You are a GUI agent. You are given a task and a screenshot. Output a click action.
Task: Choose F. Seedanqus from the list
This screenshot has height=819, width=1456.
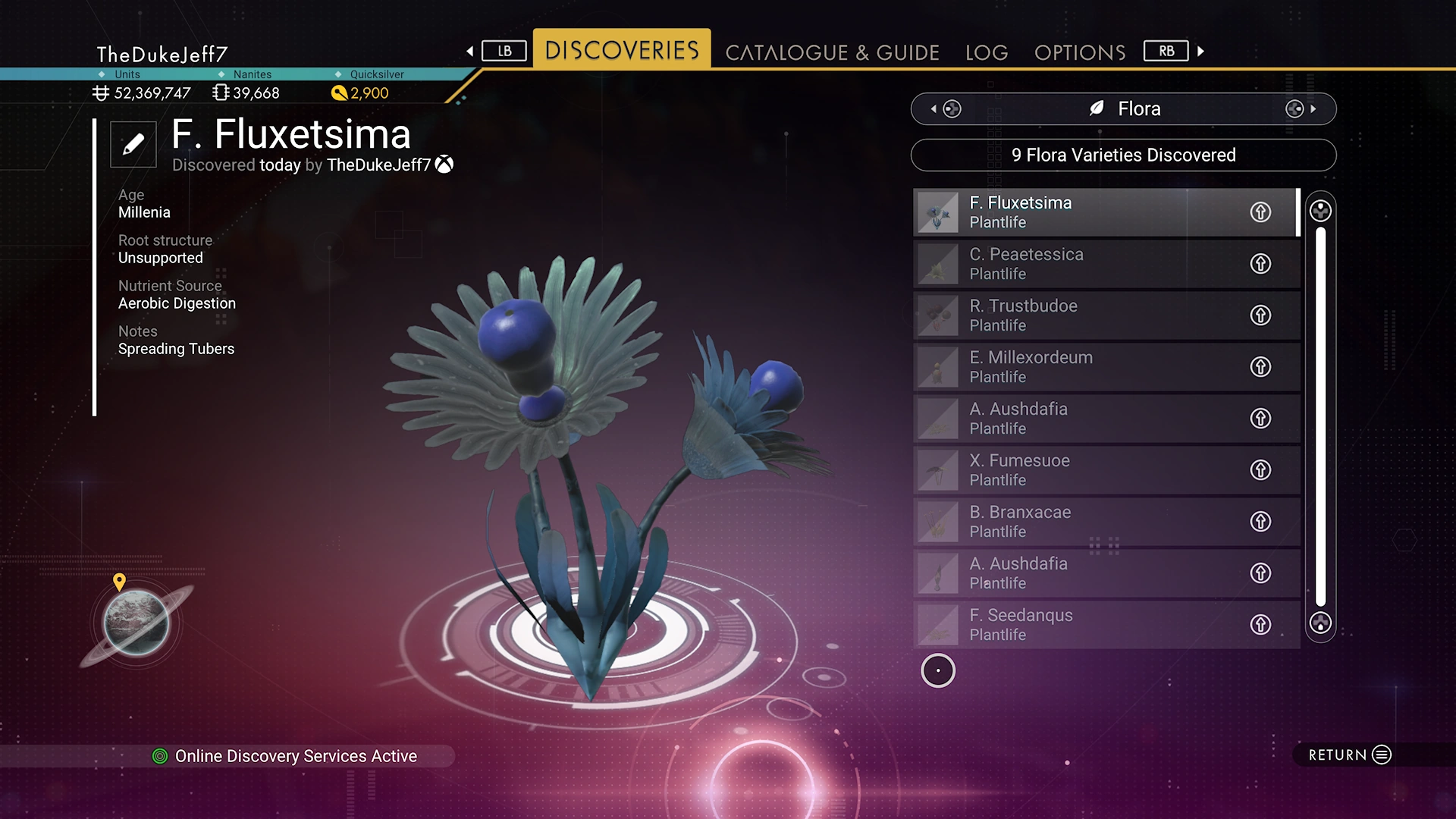1077,625
